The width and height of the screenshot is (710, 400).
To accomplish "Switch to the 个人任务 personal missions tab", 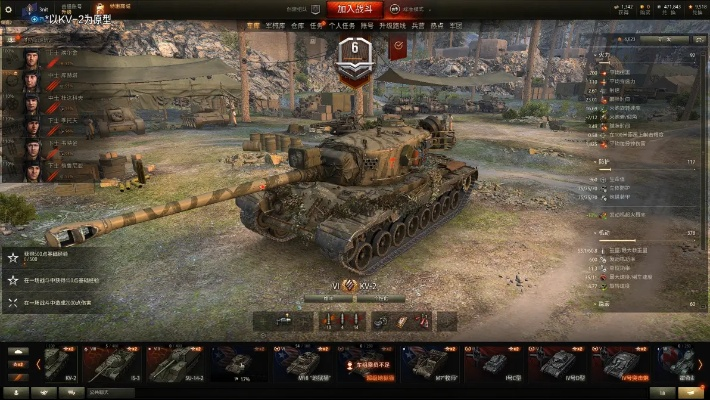I will (341, 27).
